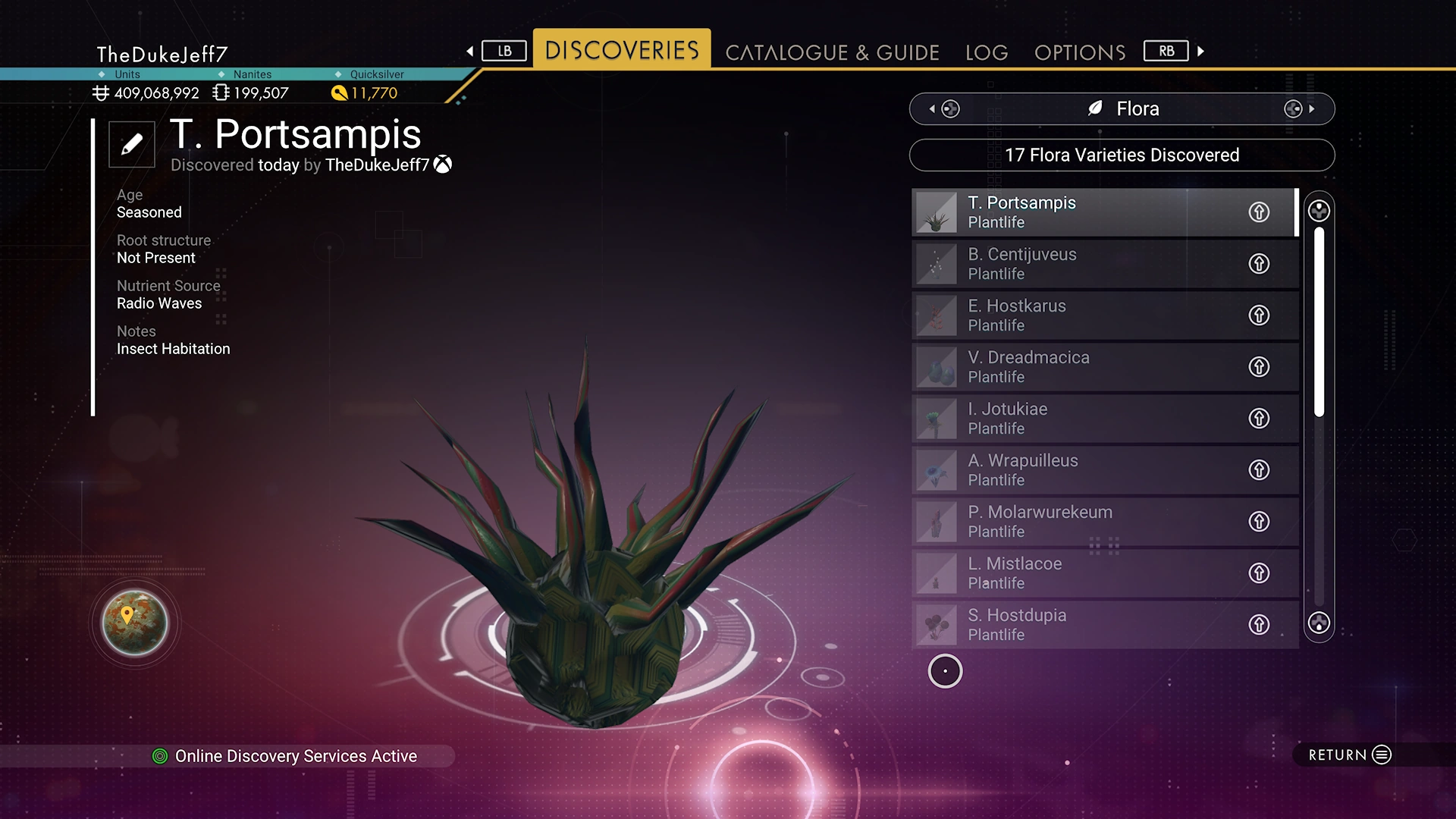This screenshot has height=819, width=1456.
Task: Go to the Options tab
Action: pos(1079,52)
